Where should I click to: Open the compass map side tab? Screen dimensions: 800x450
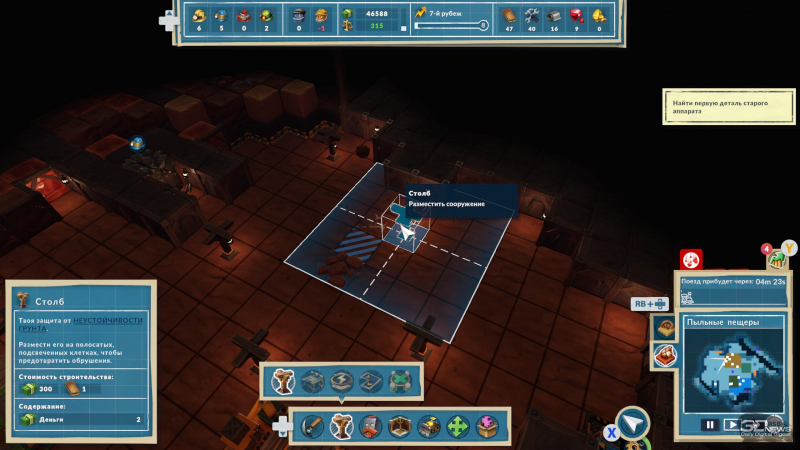(x=663, y=328)
